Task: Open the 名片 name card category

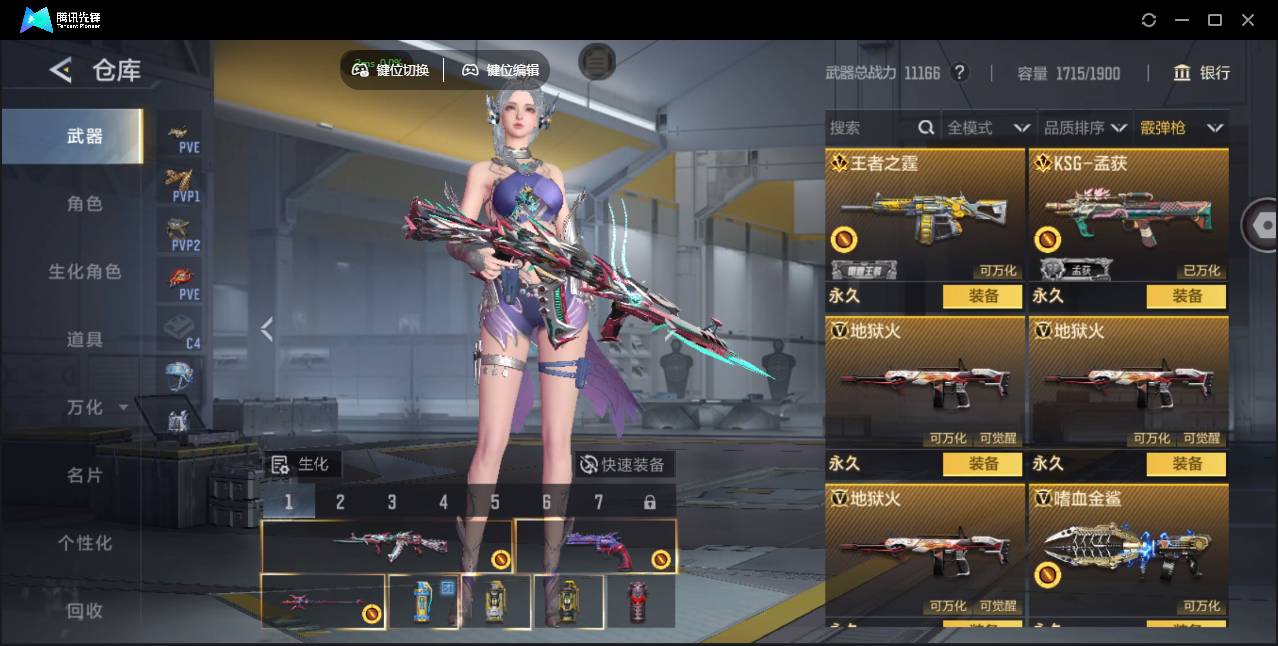Action: point(84,475)
